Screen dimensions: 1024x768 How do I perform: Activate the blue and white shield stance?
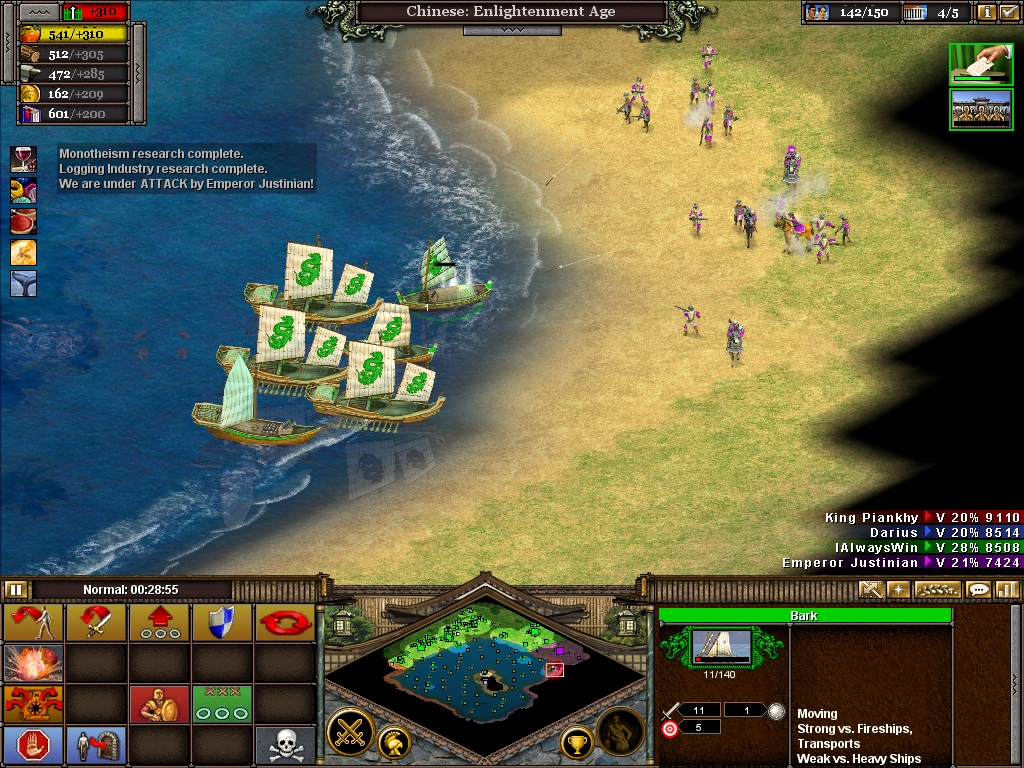[x=222, y=622]
